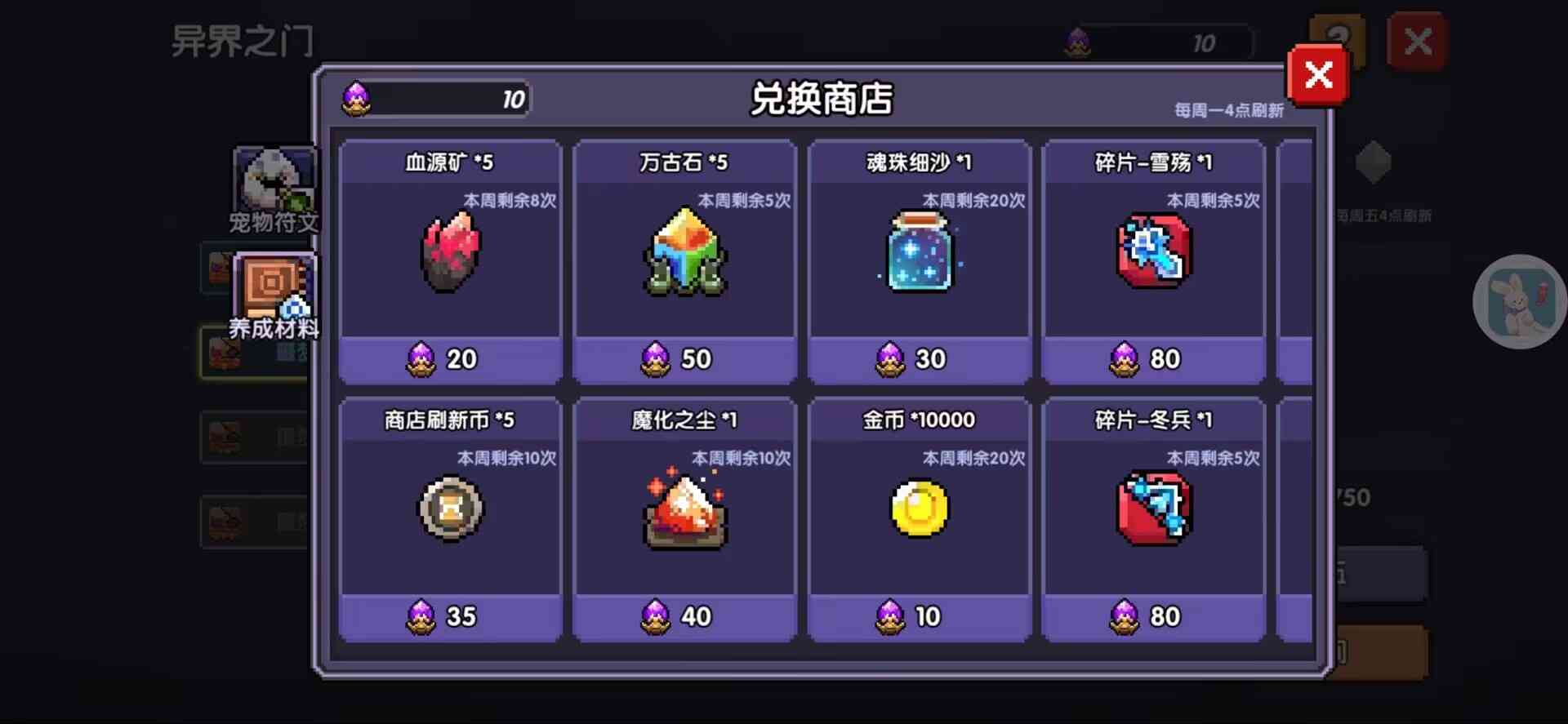Viewport: 1568px width, 724px height.
Task: Click the 魔化之尘 glowing dust icon
Action: (684, 512)
